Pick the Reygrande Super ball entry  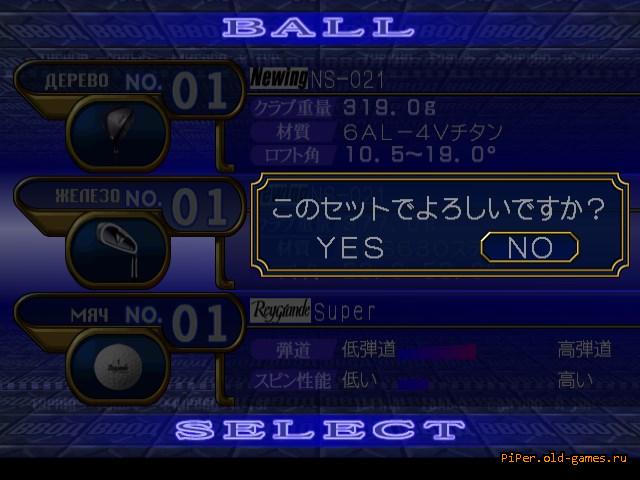pyautogui.click(x=313, y=311)
